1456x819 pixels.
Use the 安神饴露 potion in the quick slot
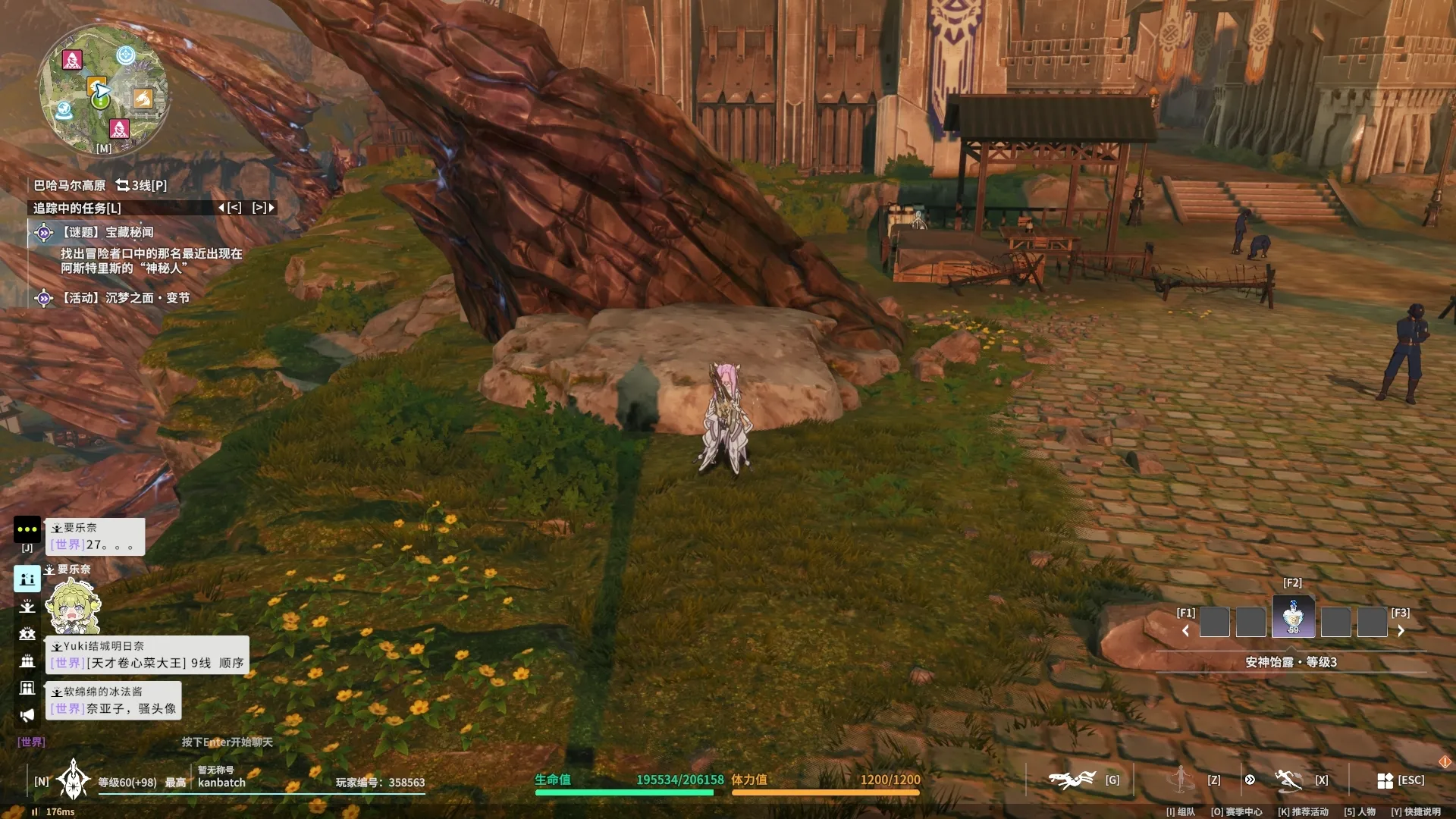click(1293, 617)
